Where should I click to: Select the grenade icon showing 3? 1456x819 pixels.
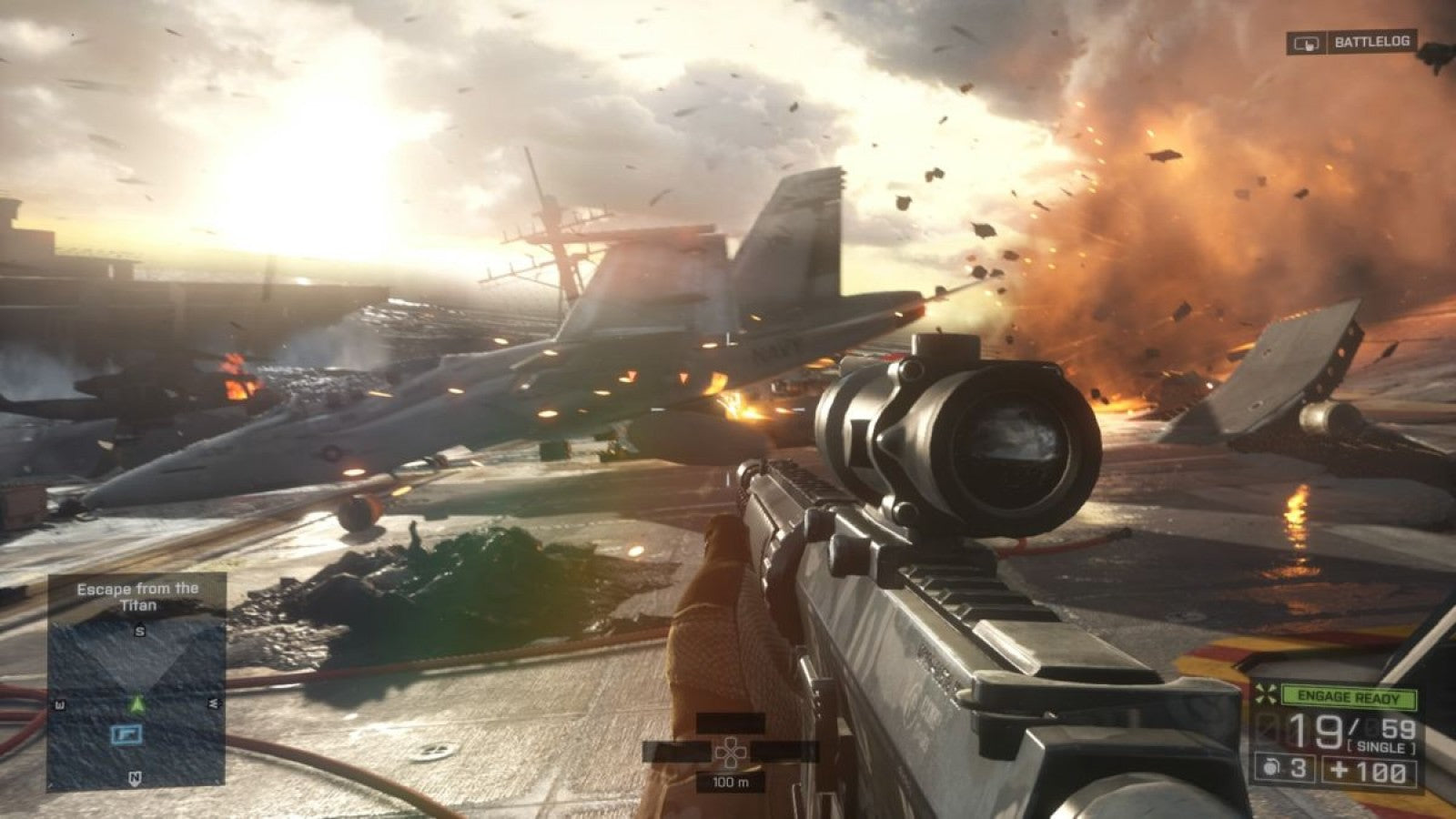point(1285,768)
